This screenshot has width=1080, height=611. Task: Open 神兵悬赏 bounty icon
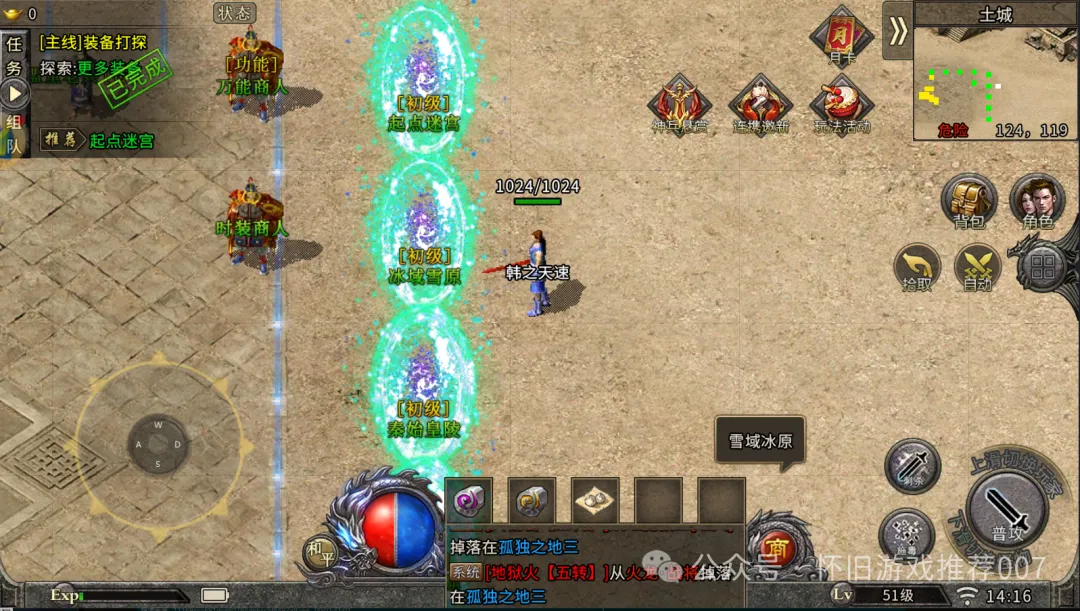pyautogui.click(x=679, y=103)
